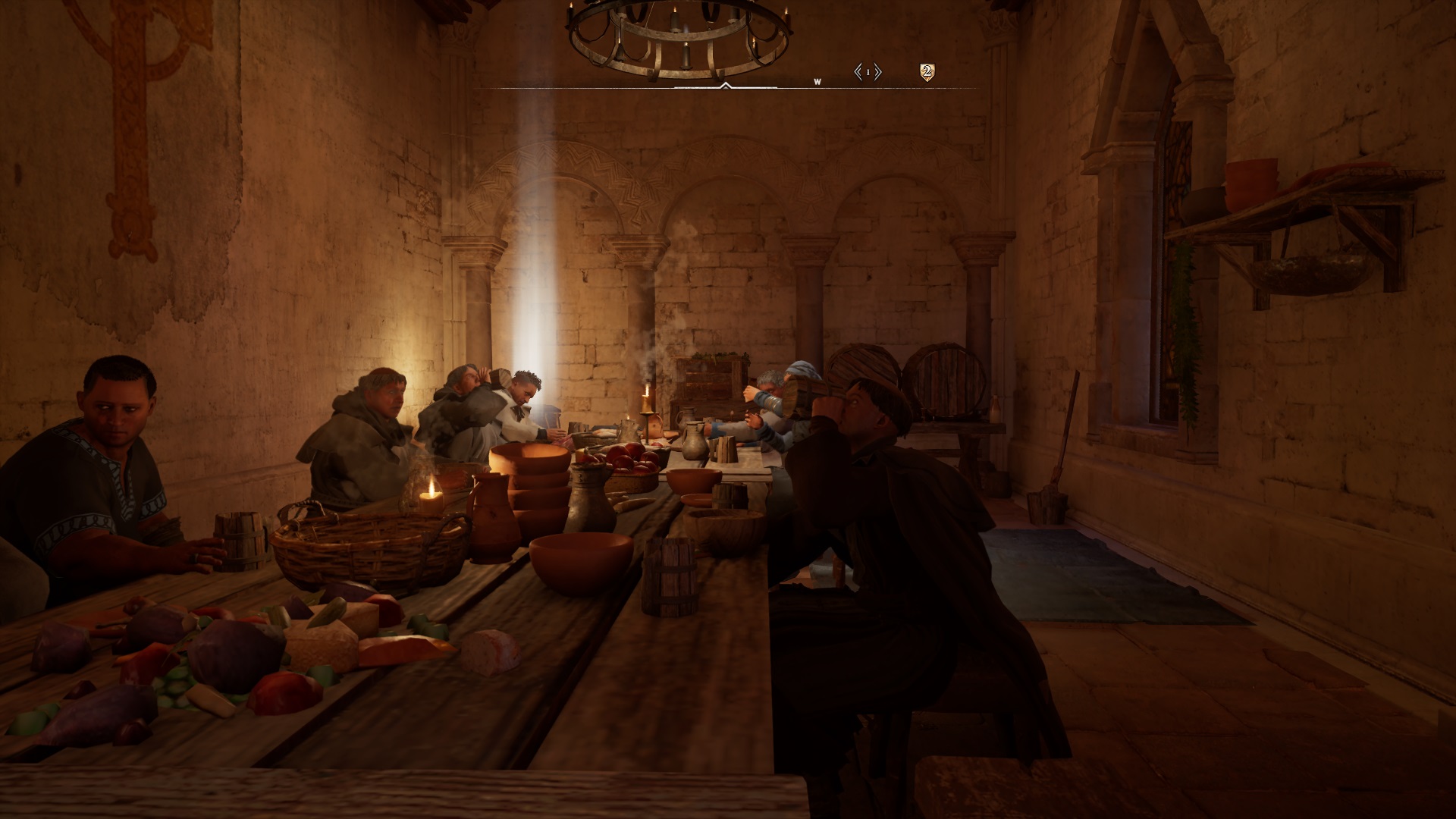Click the gold shield marker numbered 2
Viewport: 1456px width, 819px height.
coord(926,72)
